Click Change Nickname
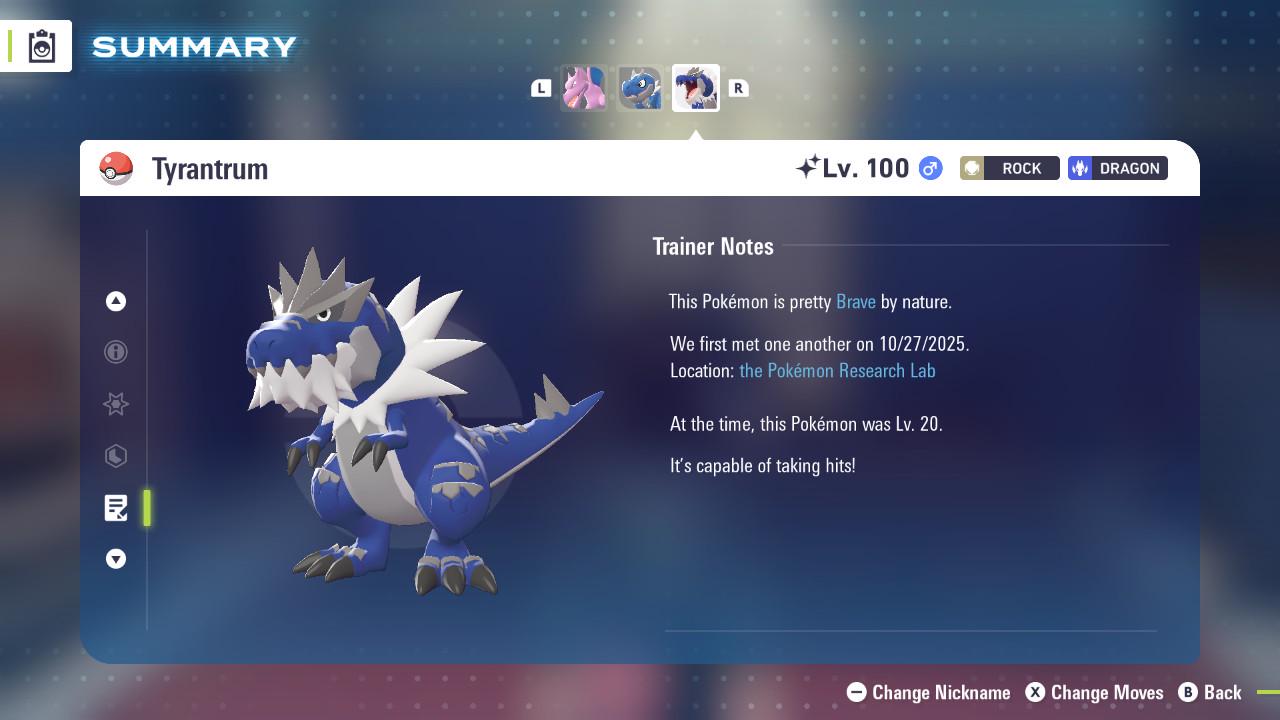This screenshot has height=720, width=1280. 928,692
